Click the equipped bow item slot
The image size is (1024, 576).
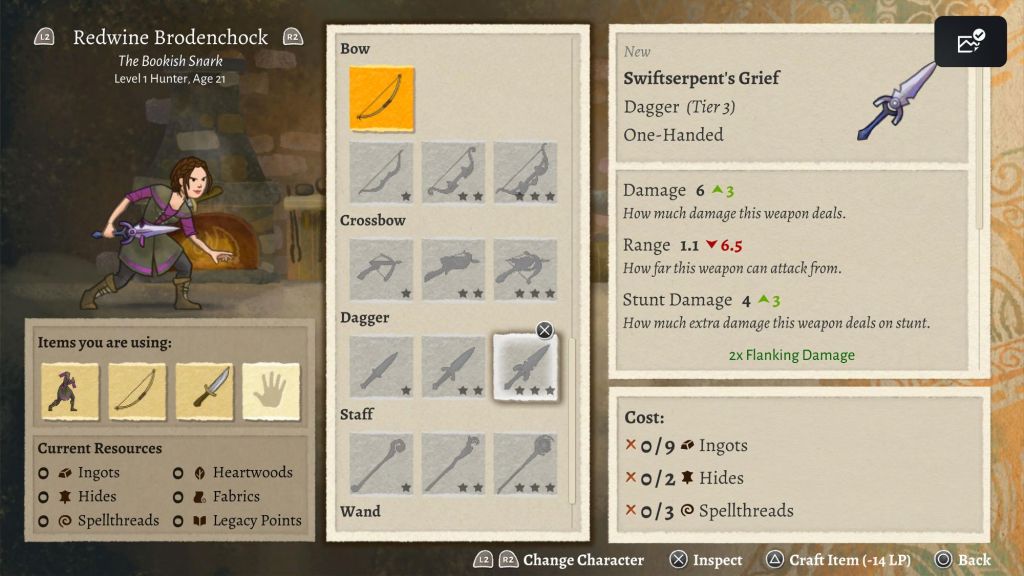(x=137, y=391)
